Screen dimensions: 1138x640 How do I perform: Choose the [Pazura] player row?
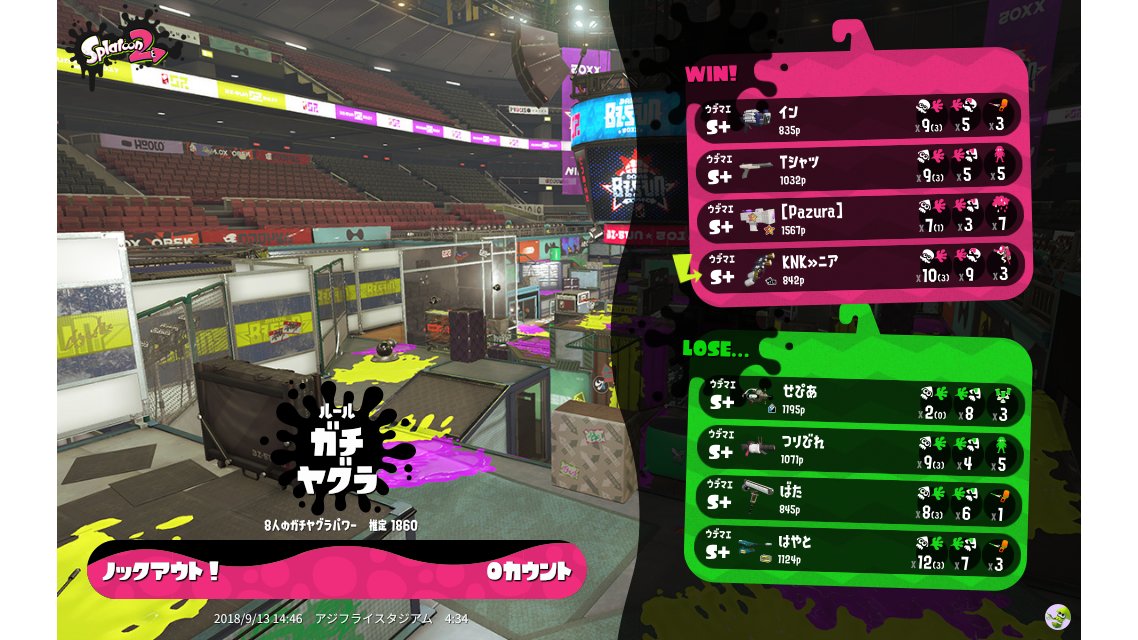857,218
